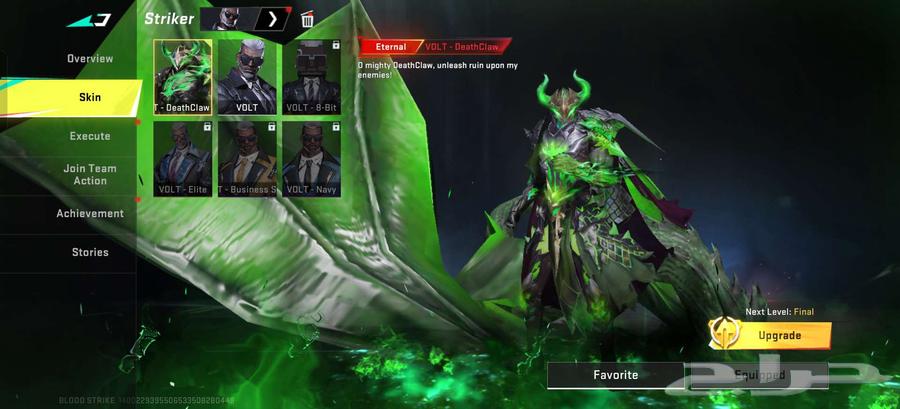
Task: Click the trash can icon
Action: [x=307, y=19]
